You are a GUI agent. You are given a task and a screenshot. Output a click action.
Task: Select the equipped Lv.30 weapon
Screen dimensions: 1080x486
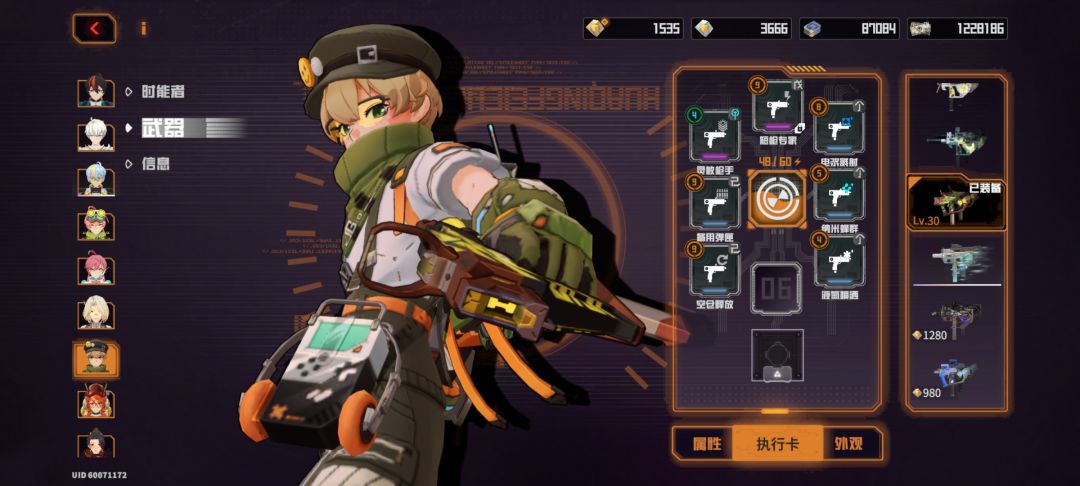953,203
